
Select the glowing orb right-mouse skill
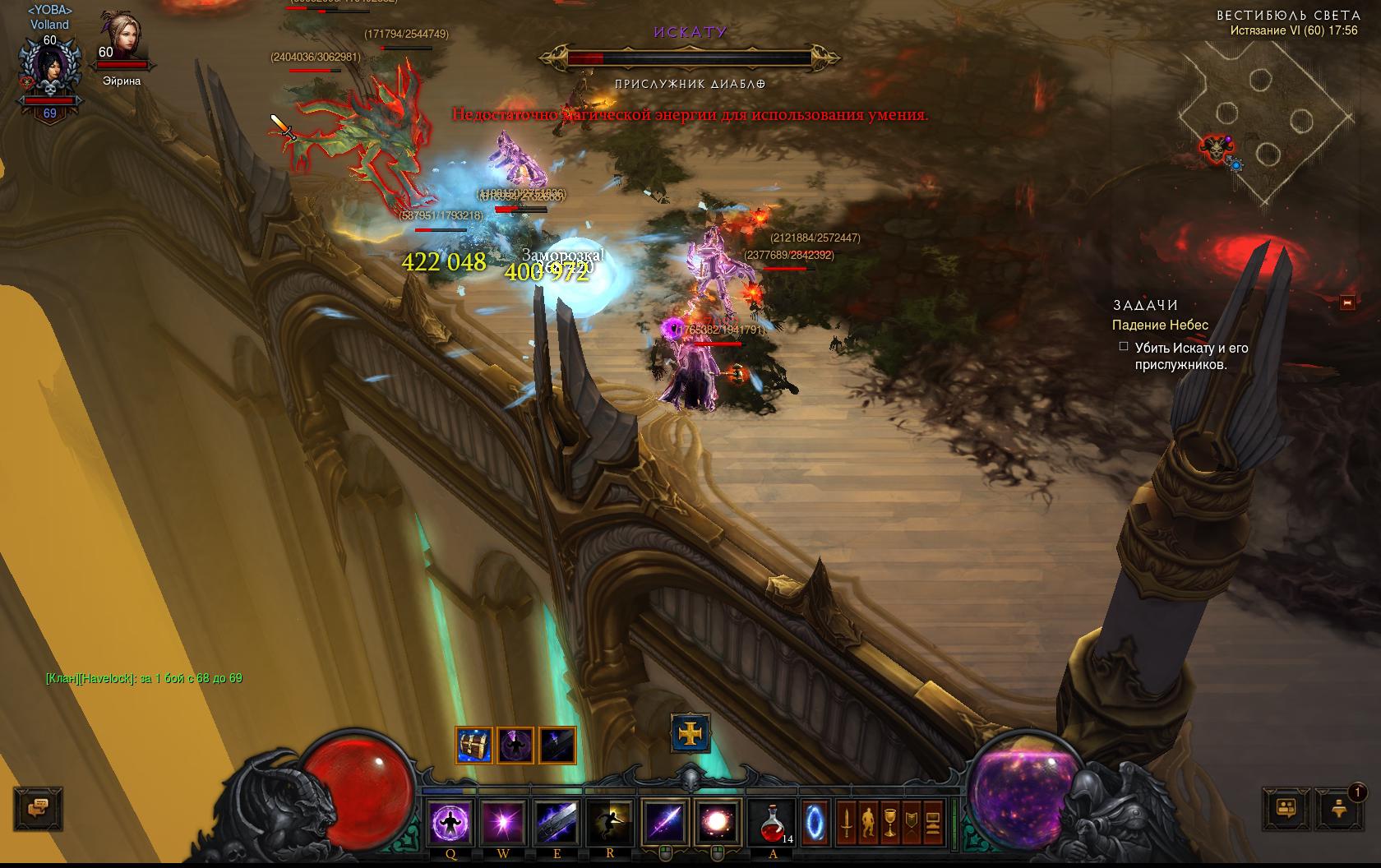click(718, 821)
